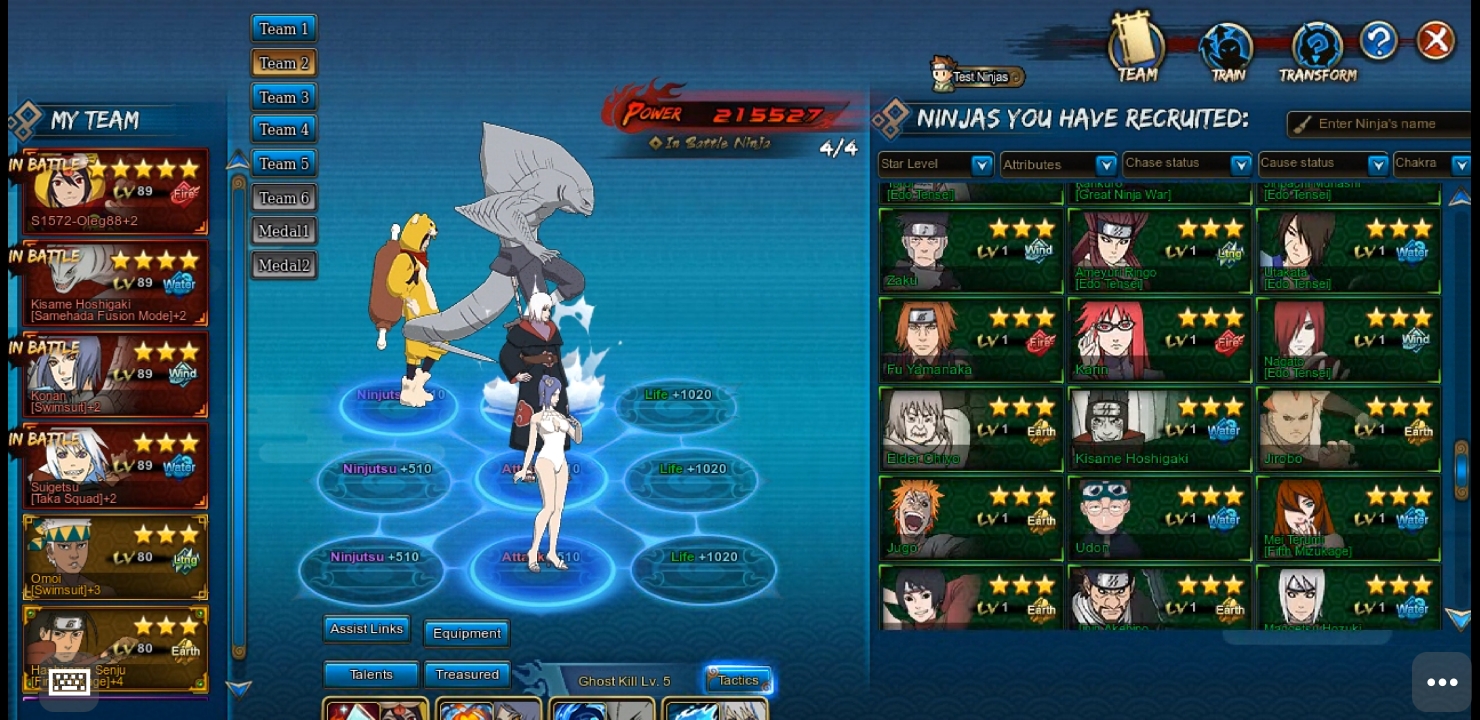The height and width of the screenshot is (720, 1480).
Task: Open the Medal1 tab
Action: 284,231
